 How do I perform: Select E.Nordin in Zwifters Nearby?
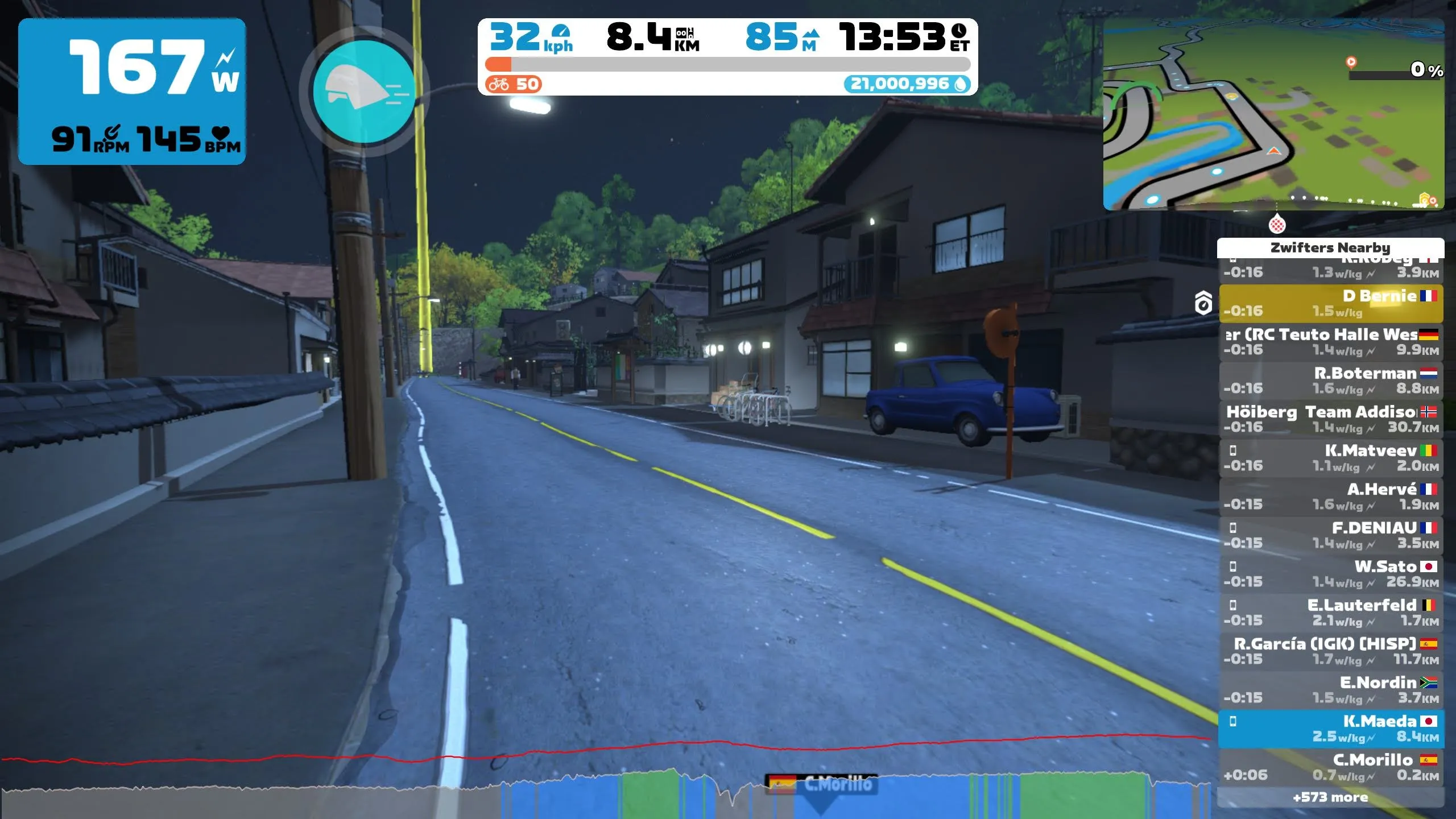click(x=1330, y=690)
